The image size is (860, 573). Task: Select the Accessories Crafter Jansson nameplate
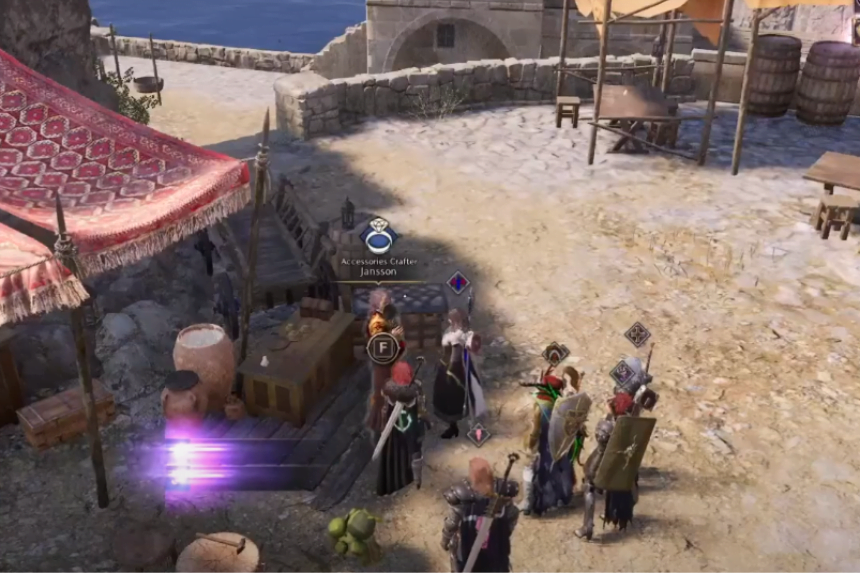coord(379,266)
